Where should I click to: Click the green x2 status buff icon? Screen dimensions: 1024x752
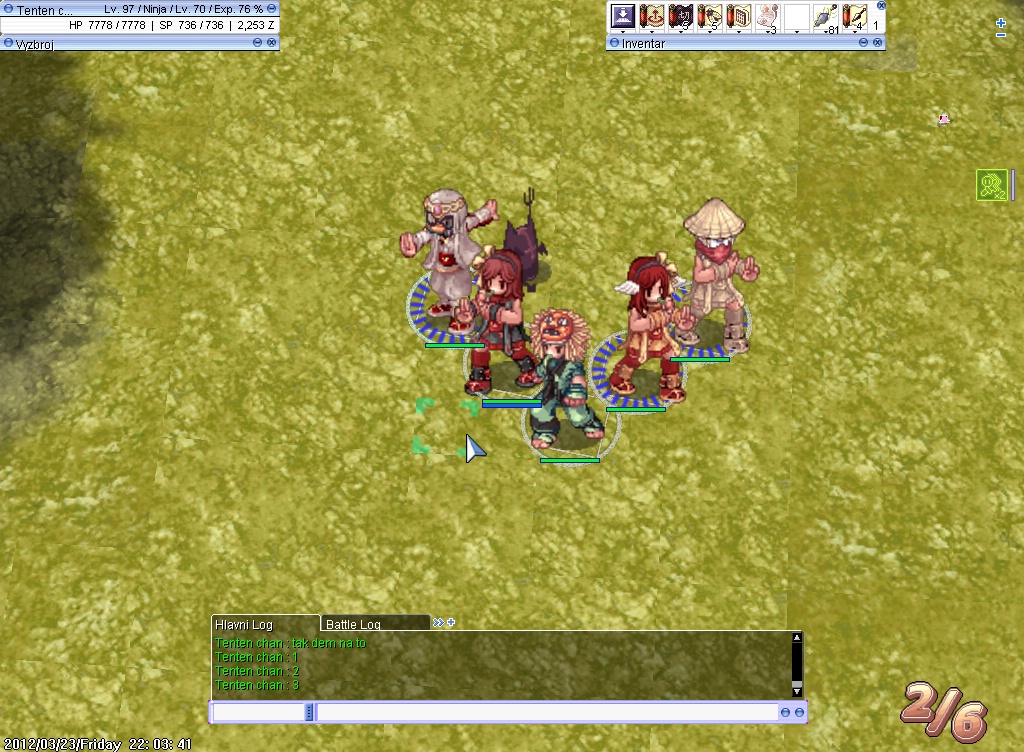991,185
